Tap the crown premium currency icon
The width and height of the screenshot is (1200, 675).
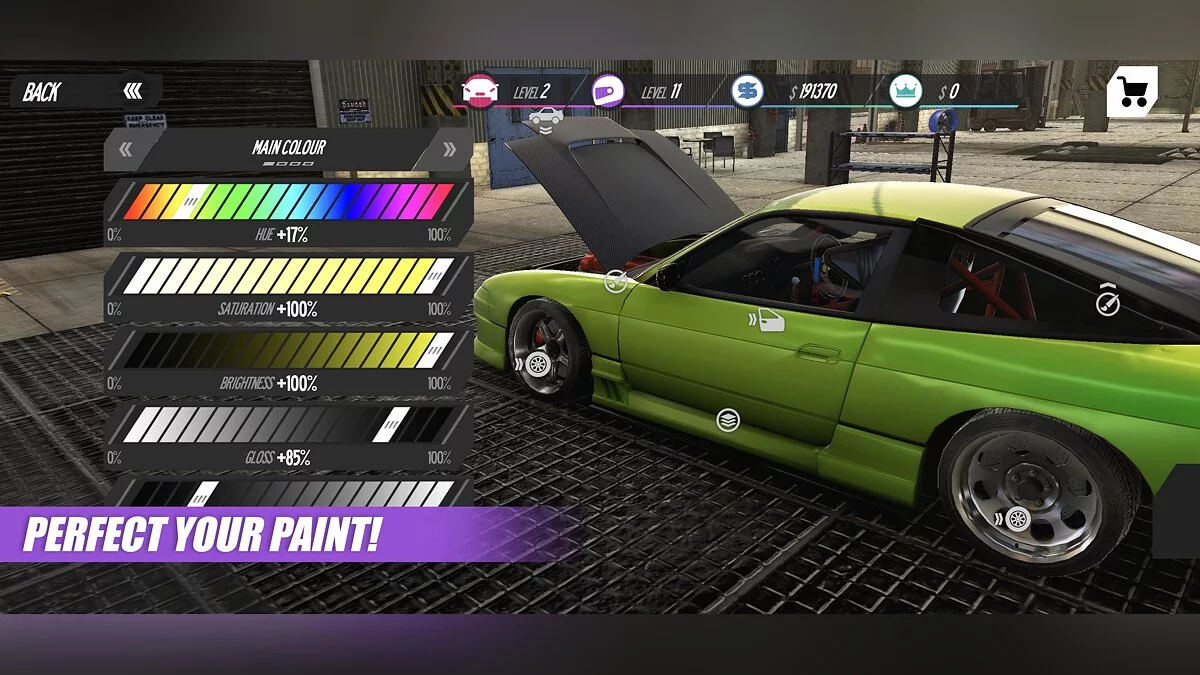point(905,92)
